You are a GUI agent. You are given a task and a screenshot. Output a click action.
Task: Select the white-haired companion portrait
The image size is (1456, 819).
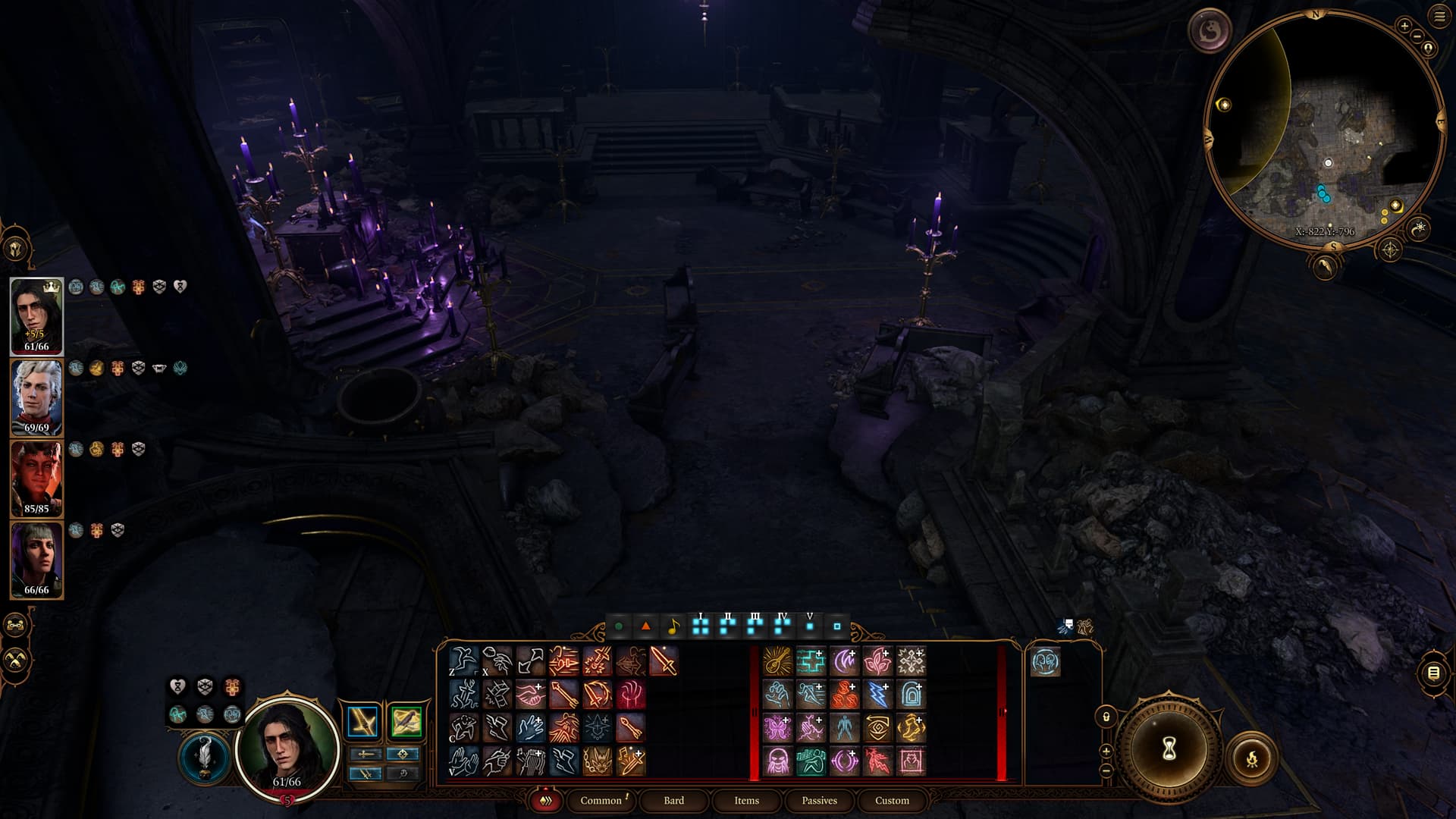pyautogui.click(x=36, y=397)
